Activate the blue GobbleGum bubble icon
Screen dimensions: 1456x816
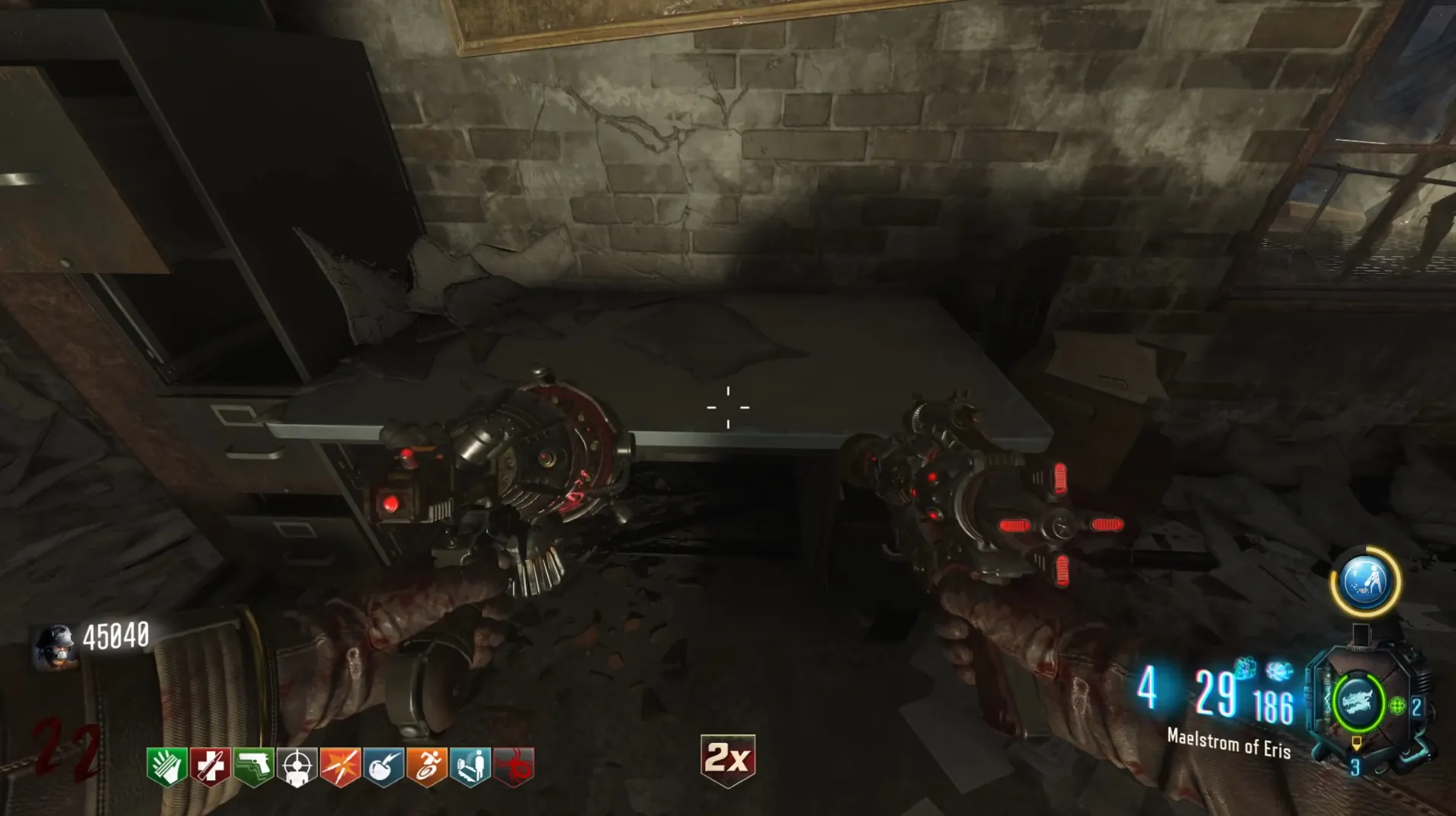1365,582
